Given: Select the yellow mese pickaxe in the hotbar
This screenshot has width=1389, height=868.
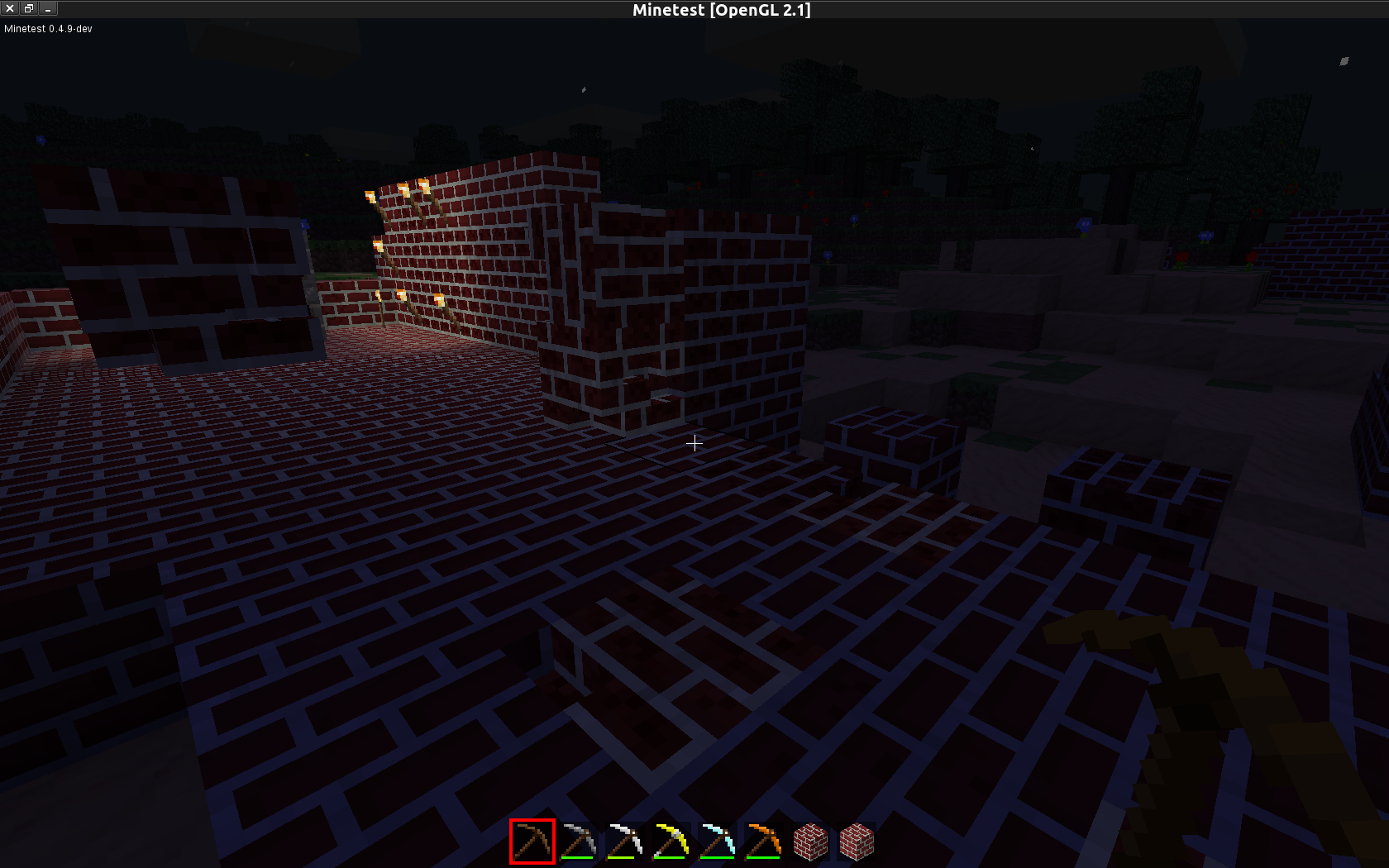Looking at the screenshot, I should (673, 841).
